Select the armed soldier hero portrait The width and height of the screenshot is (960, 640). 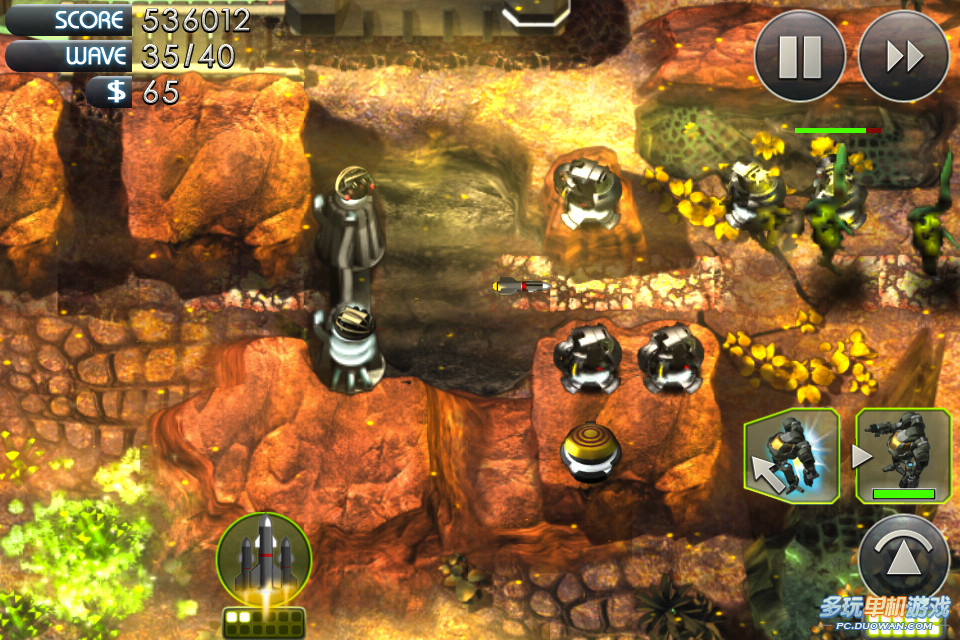903,456
